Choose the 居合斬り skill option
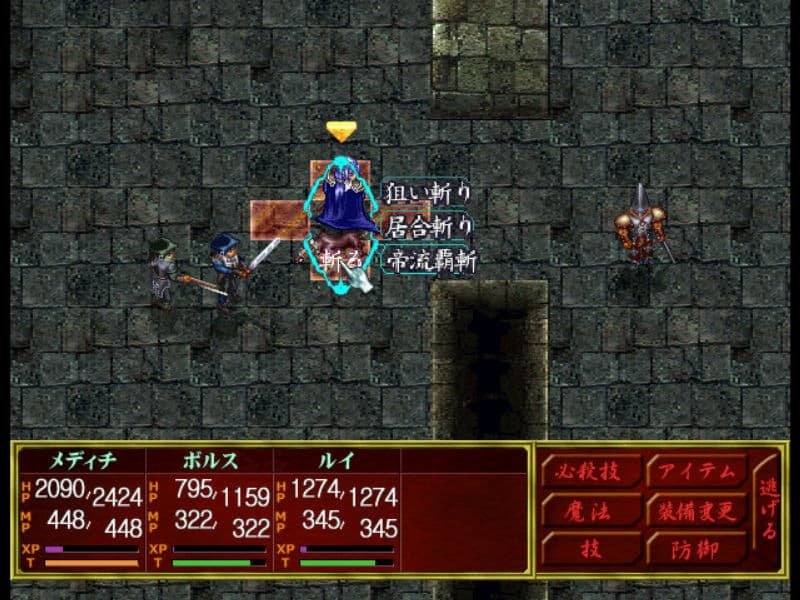The width and height of the screenshot is (800, 600). point(428,227)
